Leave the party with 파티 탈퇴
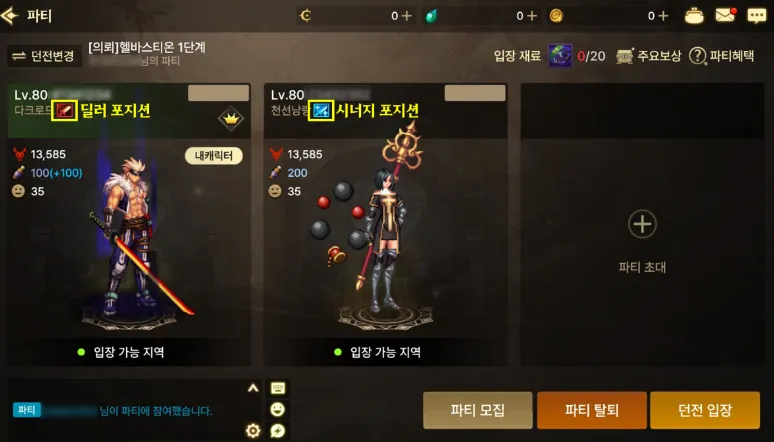The image size is (774, 442). (x=591, y=410)
